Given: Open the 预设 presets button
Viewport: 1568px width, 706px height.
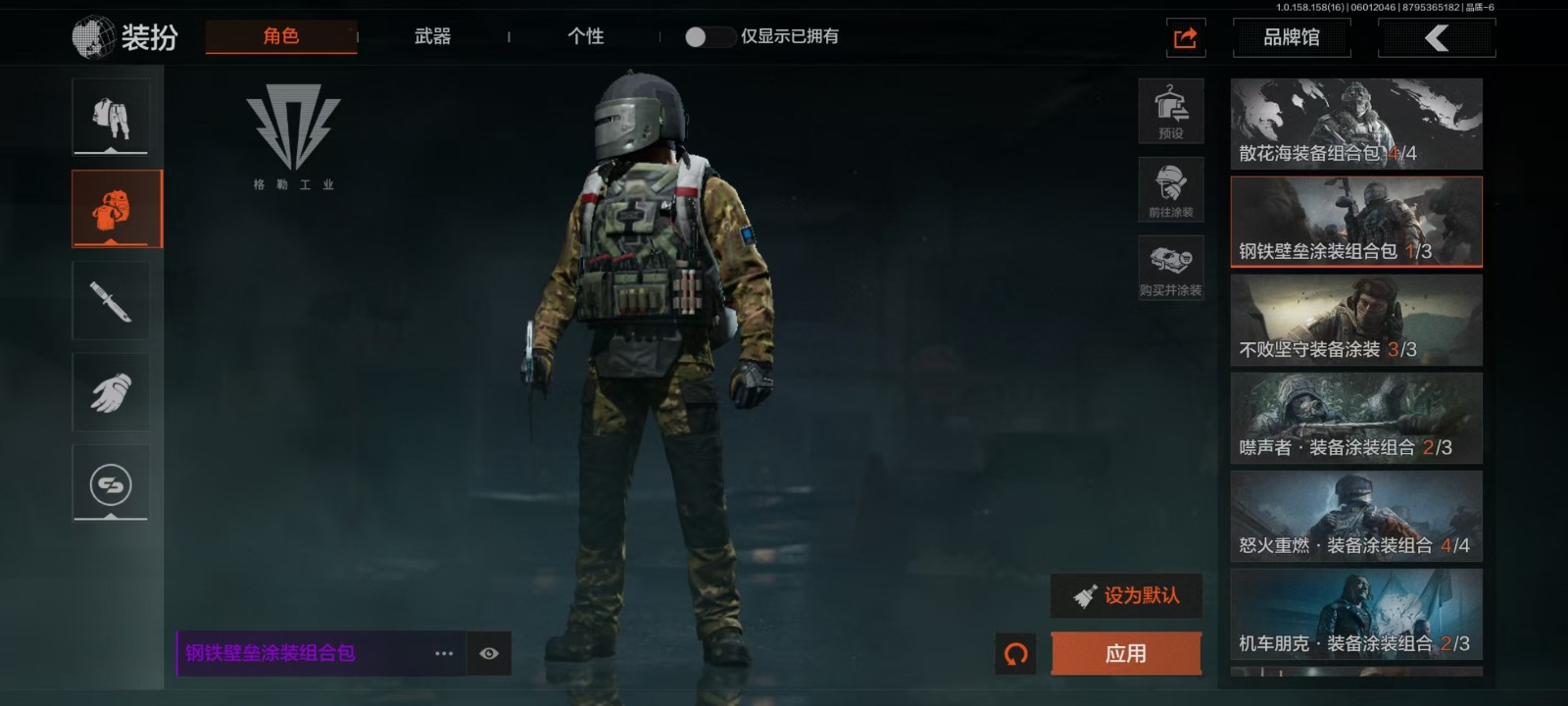Looking at the screenshot, I should pyautogui.click(x=1171, y=112).
